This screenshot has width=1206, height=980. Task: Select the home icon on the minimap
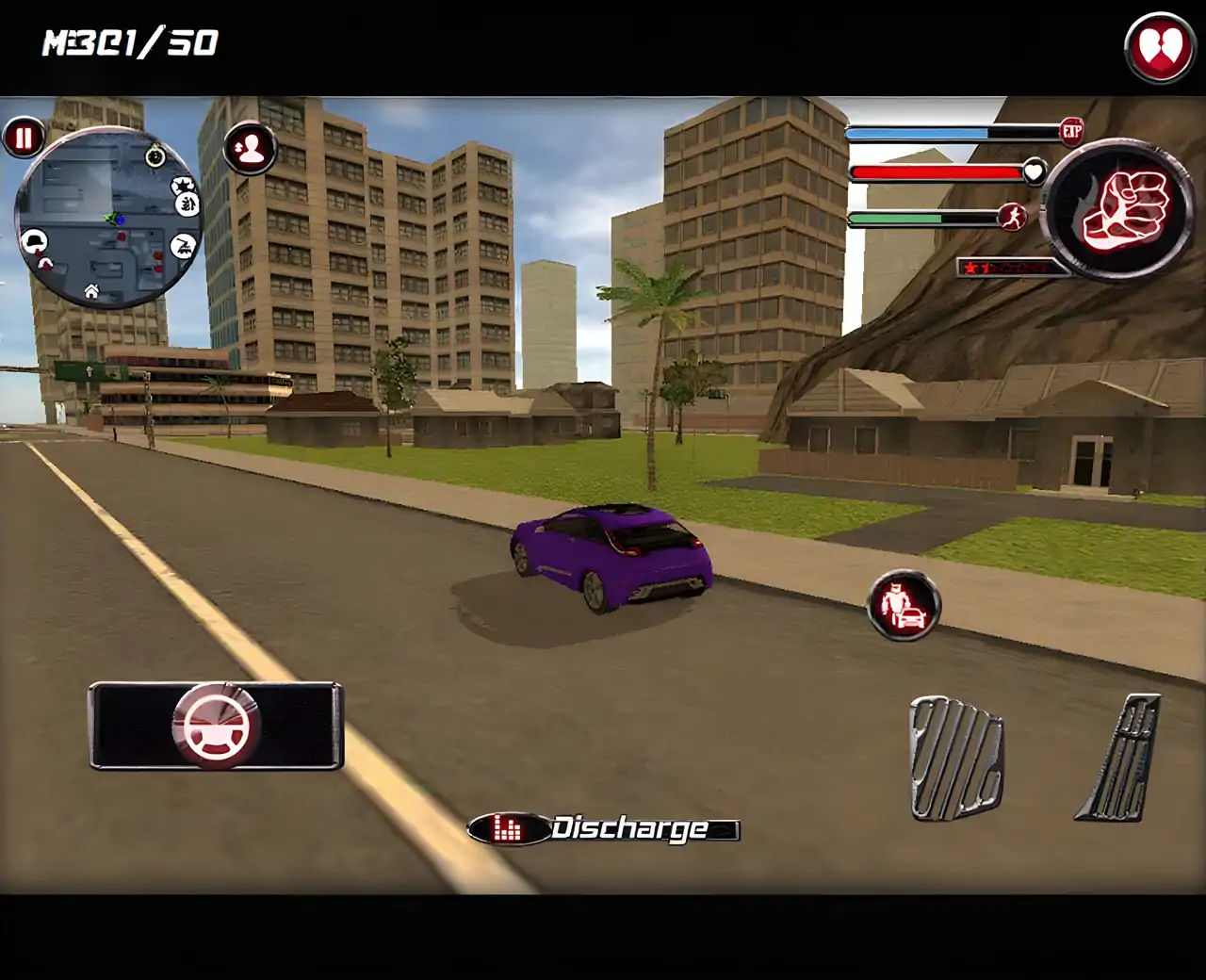coord(91,292)
